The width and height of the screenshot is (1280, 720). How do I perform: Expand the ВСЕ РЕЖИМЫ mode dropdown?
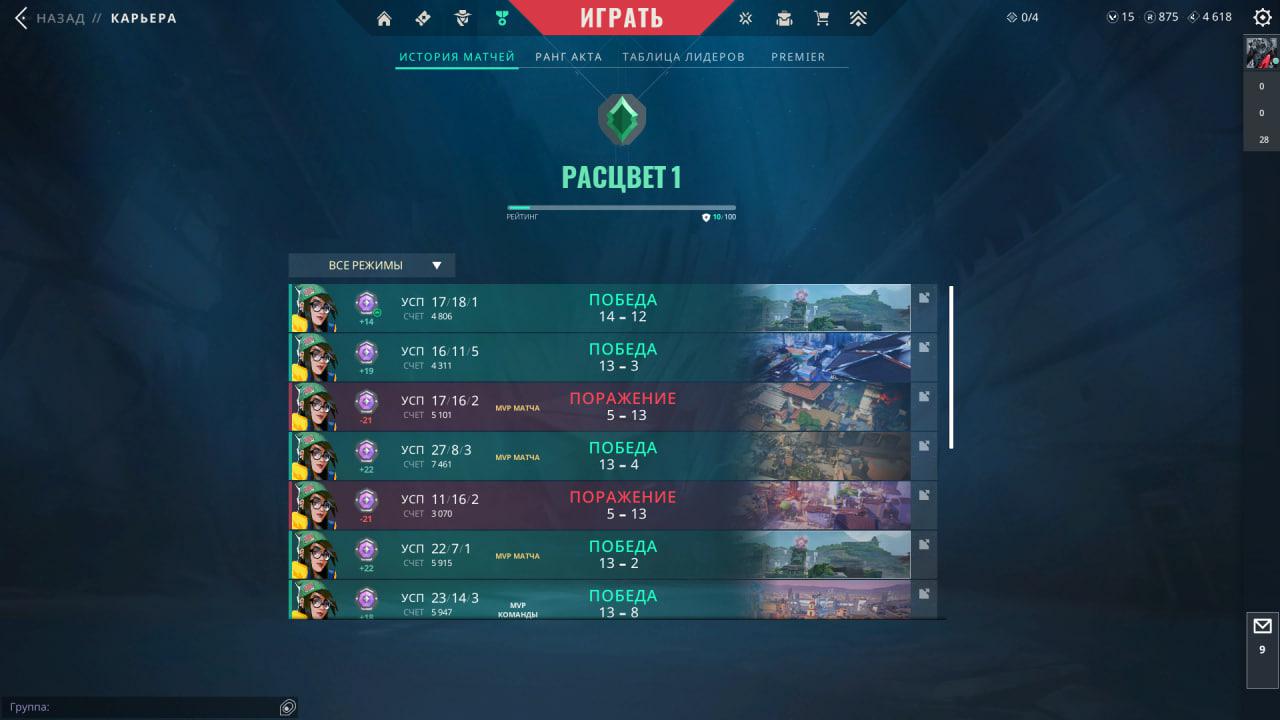pos(372,265)
